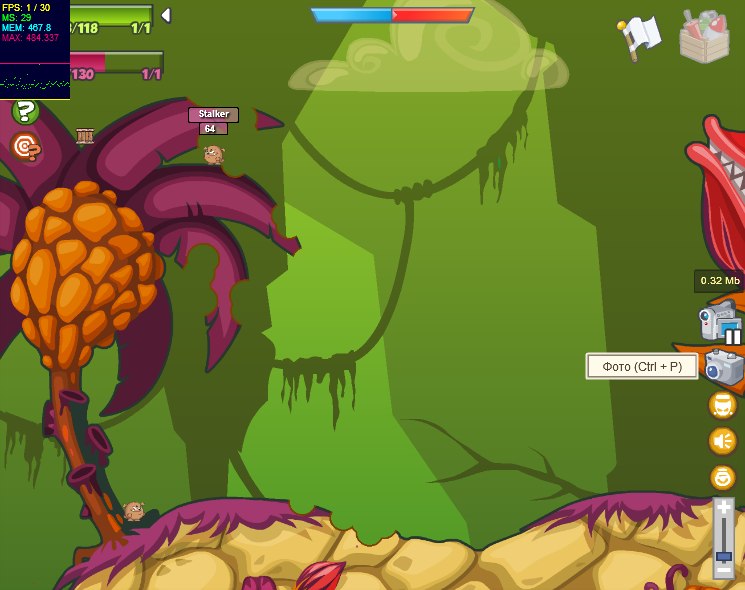Click the white surrender flag icon
Image resolution: width=745 pixels, height=590 pixels.
[639, 36]
